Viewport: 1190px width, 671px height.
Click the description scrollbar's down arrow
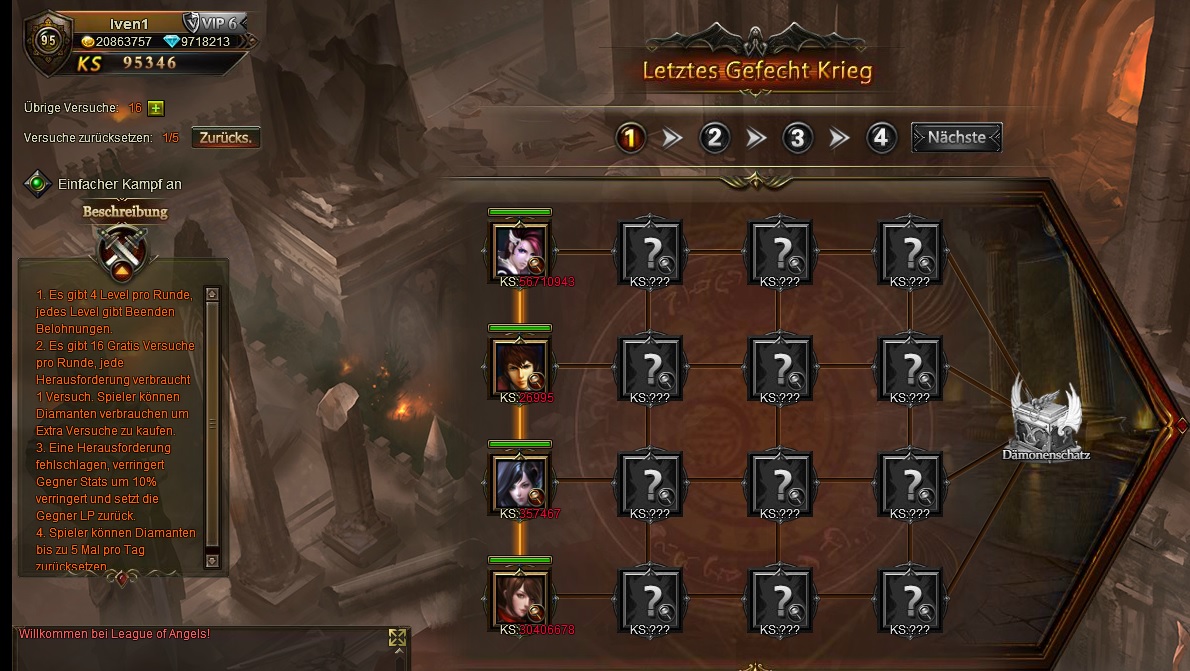[x=212, y=561]
